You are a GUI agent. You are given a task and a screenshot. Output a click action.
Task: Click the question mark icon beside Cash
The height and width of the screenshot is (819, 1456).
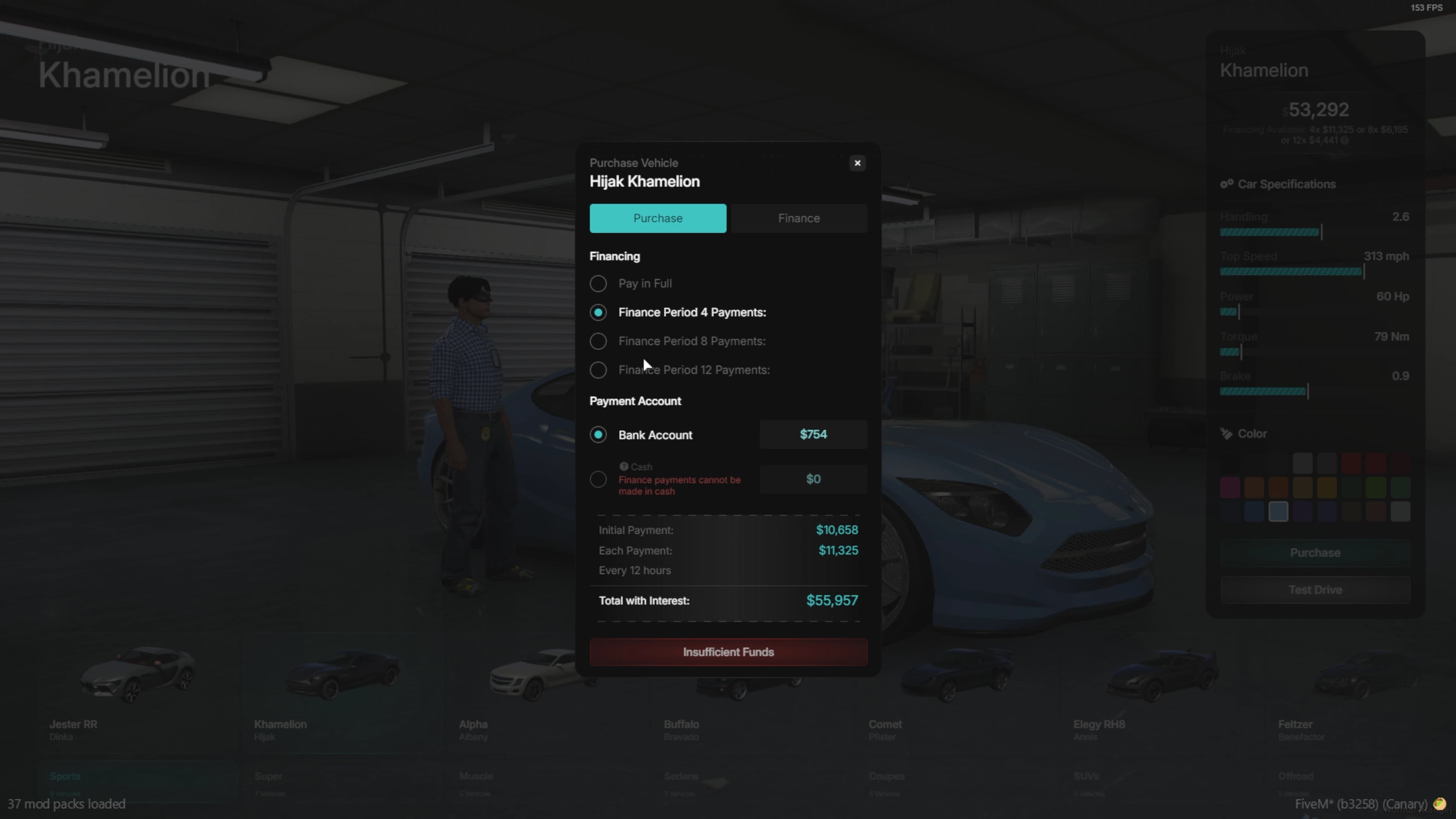[623, 466]
